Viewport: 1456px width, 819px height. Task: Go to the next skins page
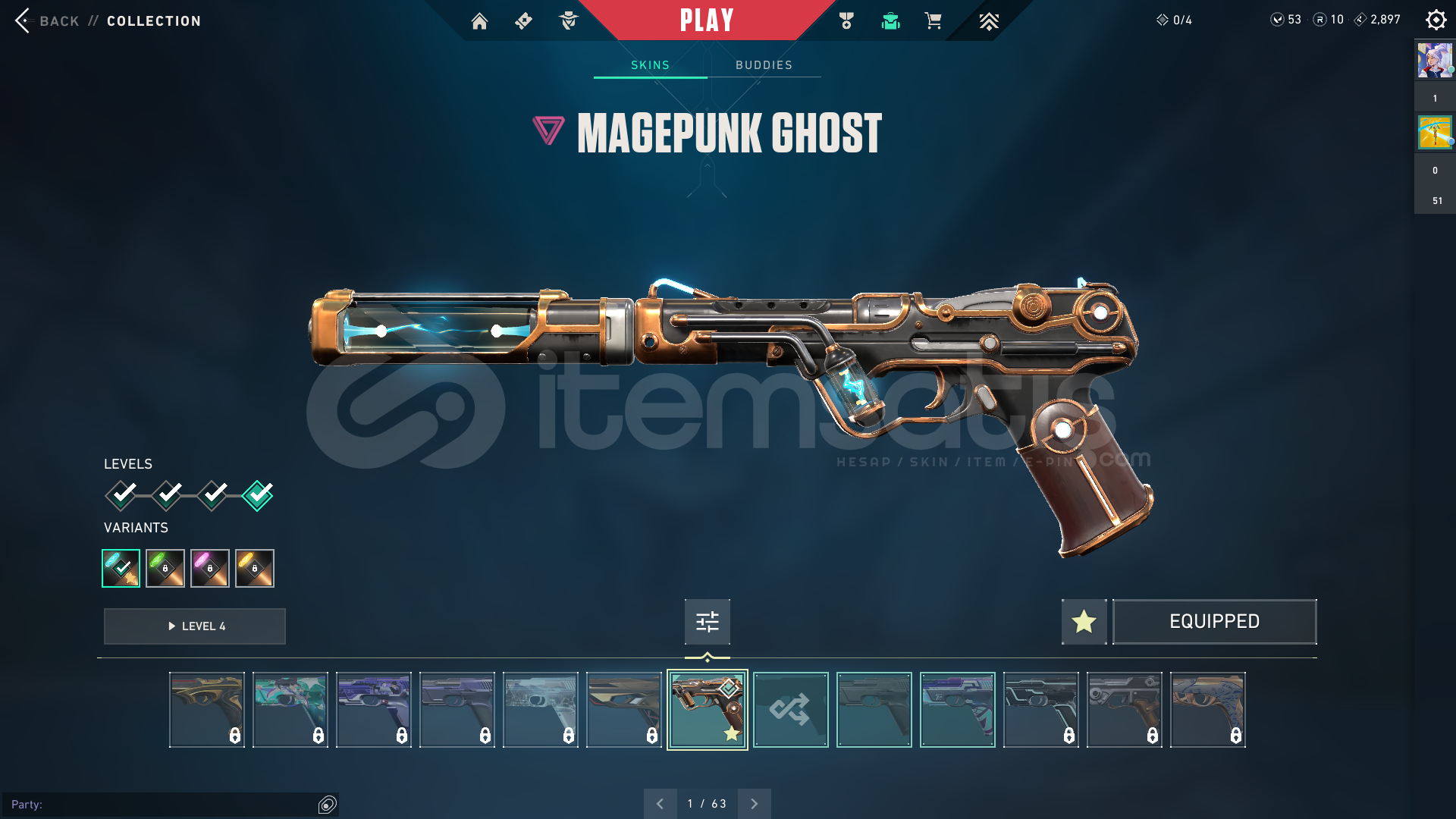point(754,804)
